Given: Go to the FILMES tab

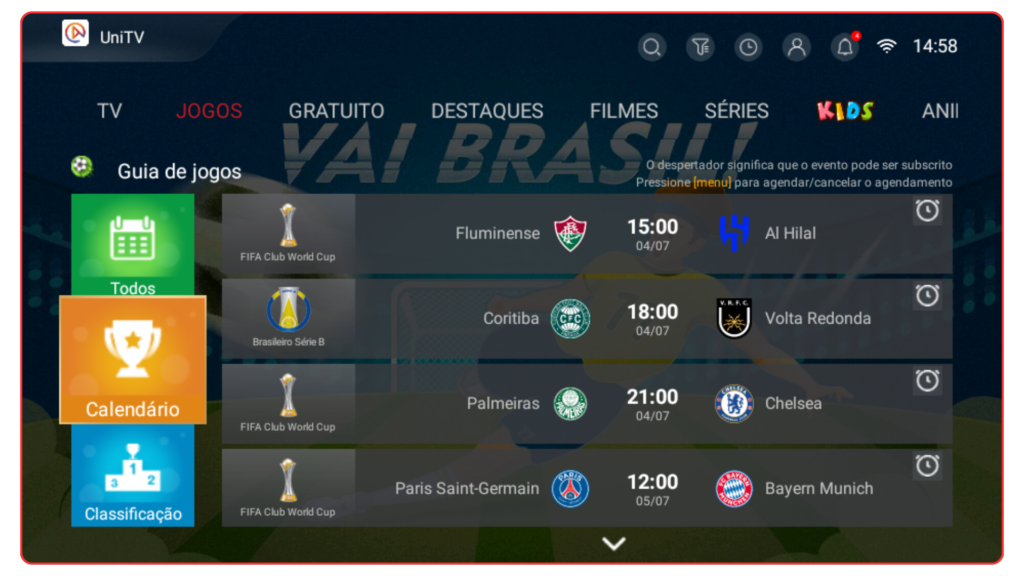Looking at the screenshot, I should [x=624, y=111].
